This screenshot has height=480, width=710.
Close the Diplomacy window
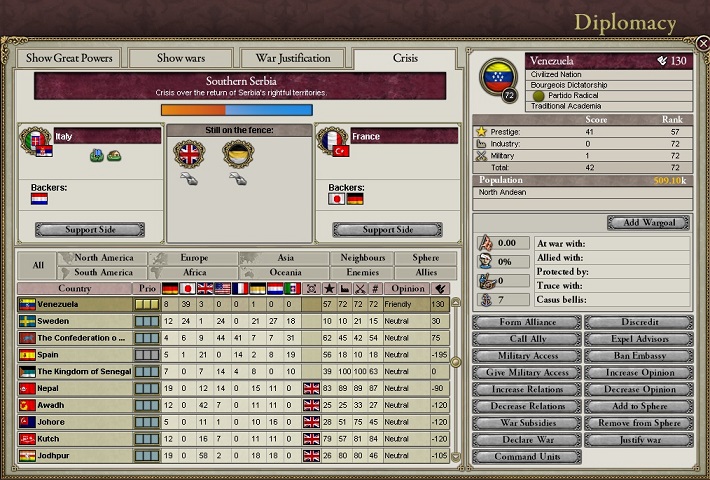point(703,43)
